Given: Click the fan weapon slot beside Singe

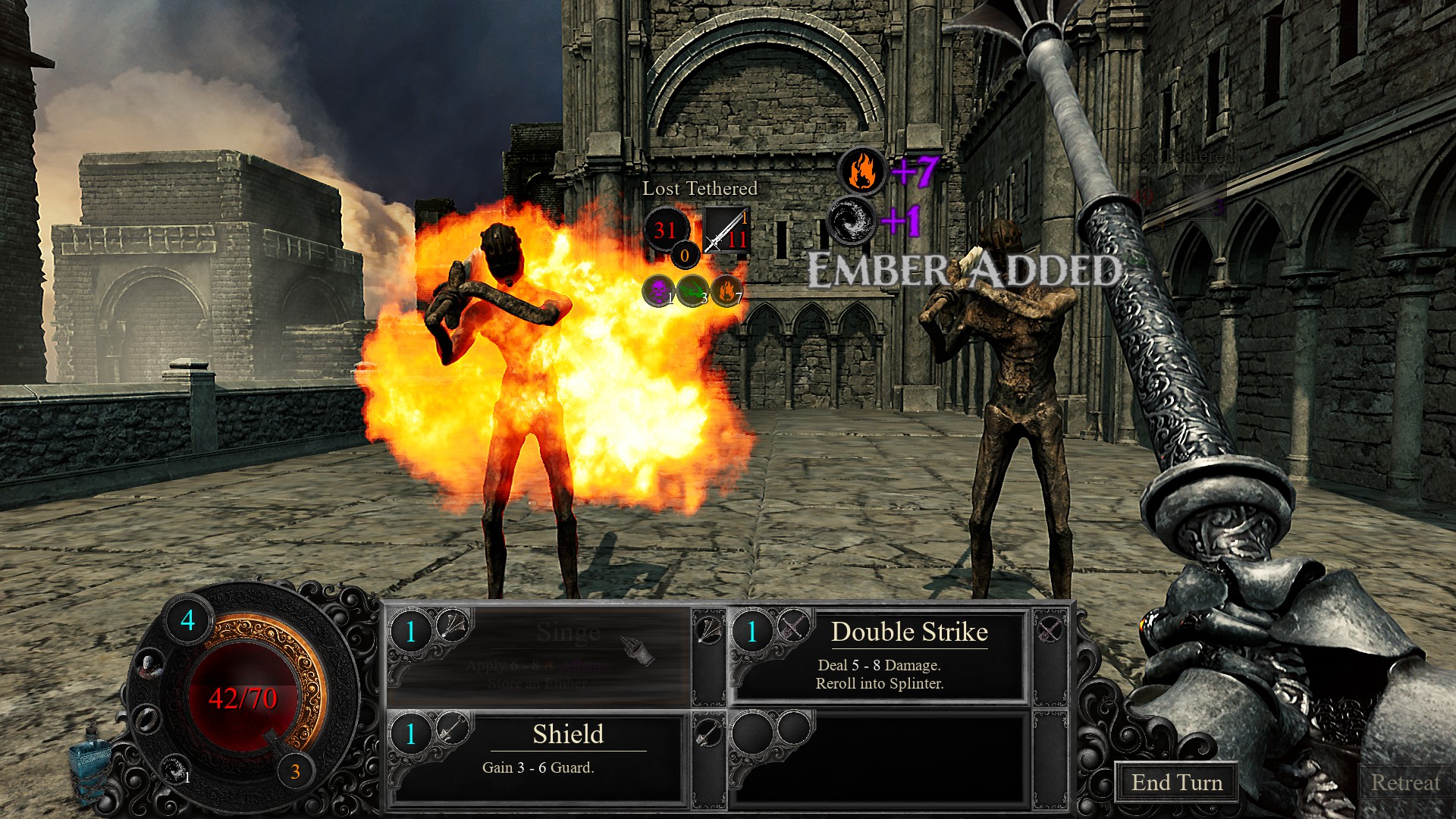Looking at the screenshot, I should click(x=708, y=629).
